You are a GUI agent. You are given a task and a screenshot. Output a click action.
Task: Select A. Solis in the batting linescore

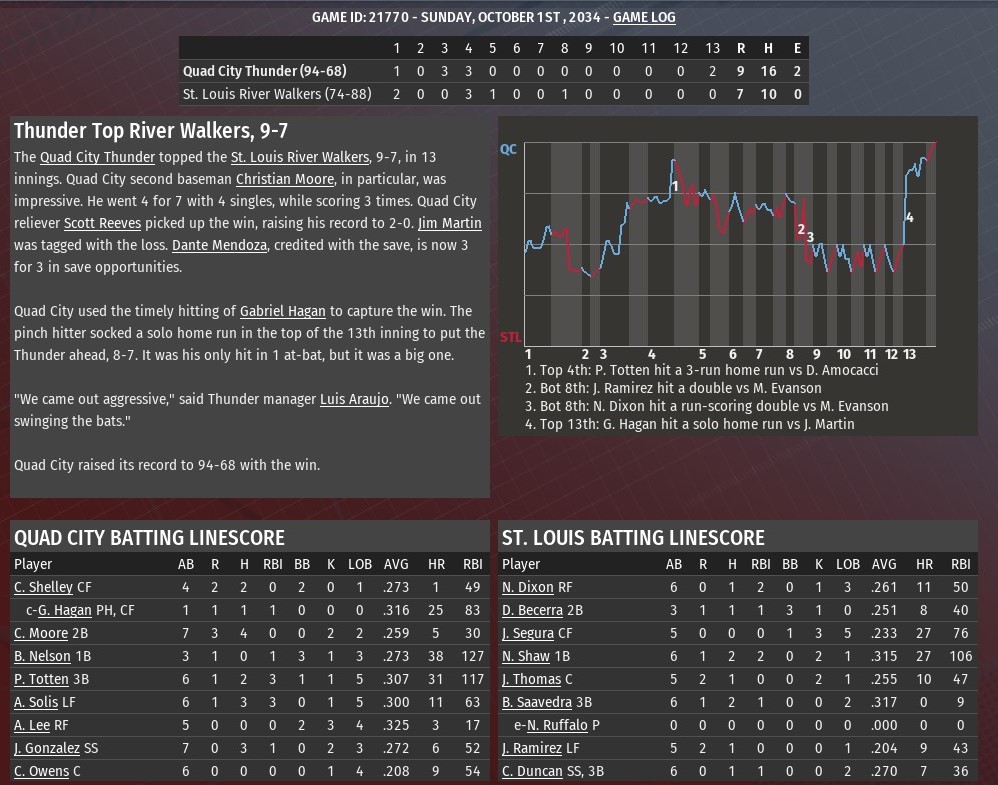pos(38,702)
